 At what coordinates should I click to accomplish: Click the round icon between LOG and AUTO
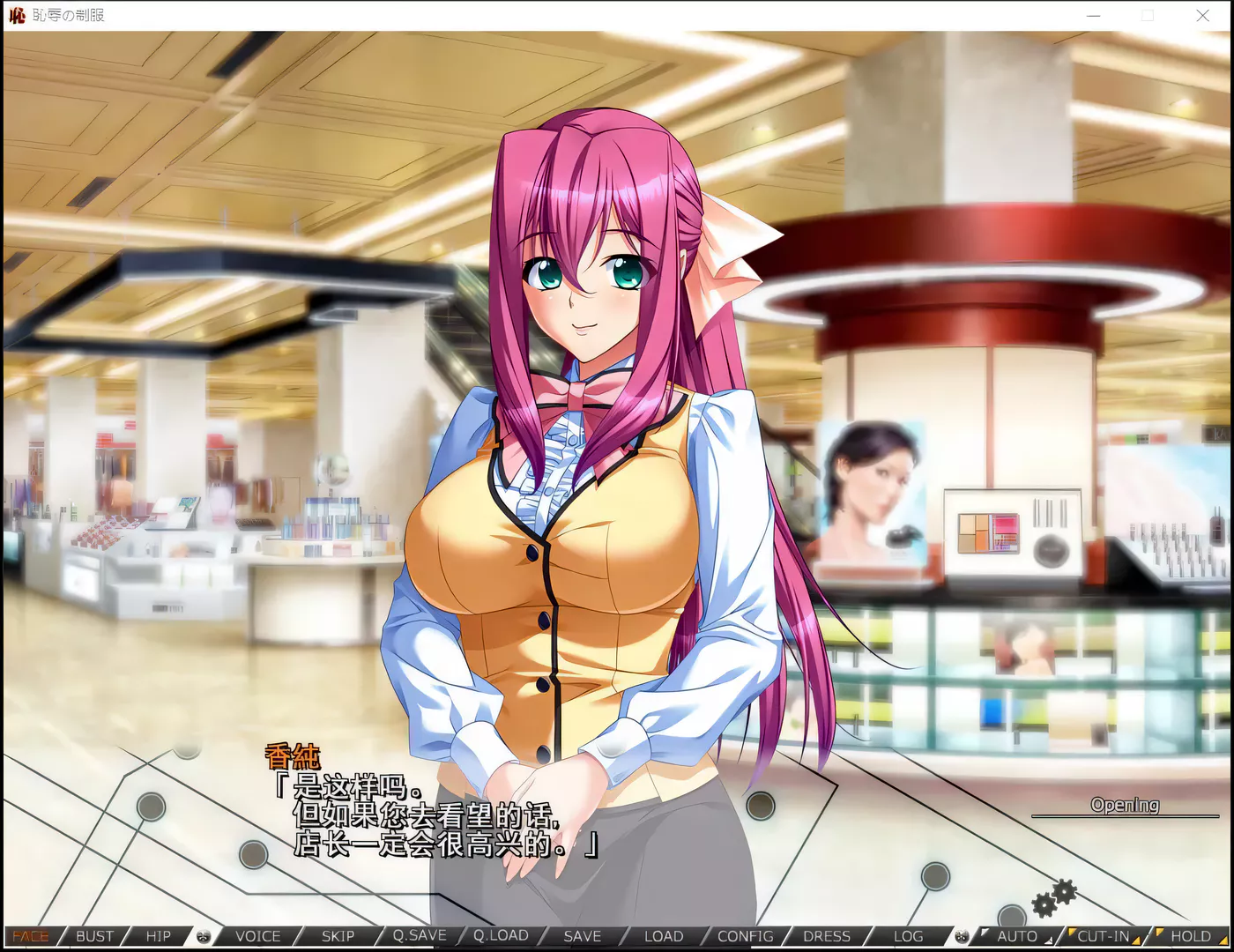click(x=963, y=936)
